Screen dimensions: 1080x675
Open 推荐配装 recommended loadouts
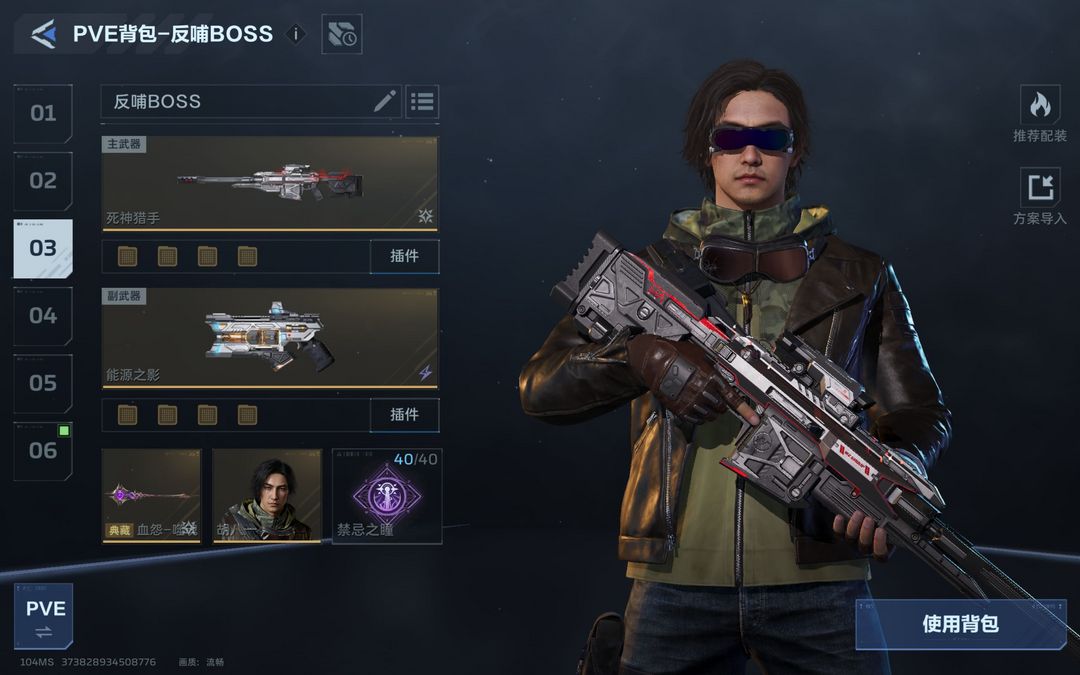(1040, 113)
